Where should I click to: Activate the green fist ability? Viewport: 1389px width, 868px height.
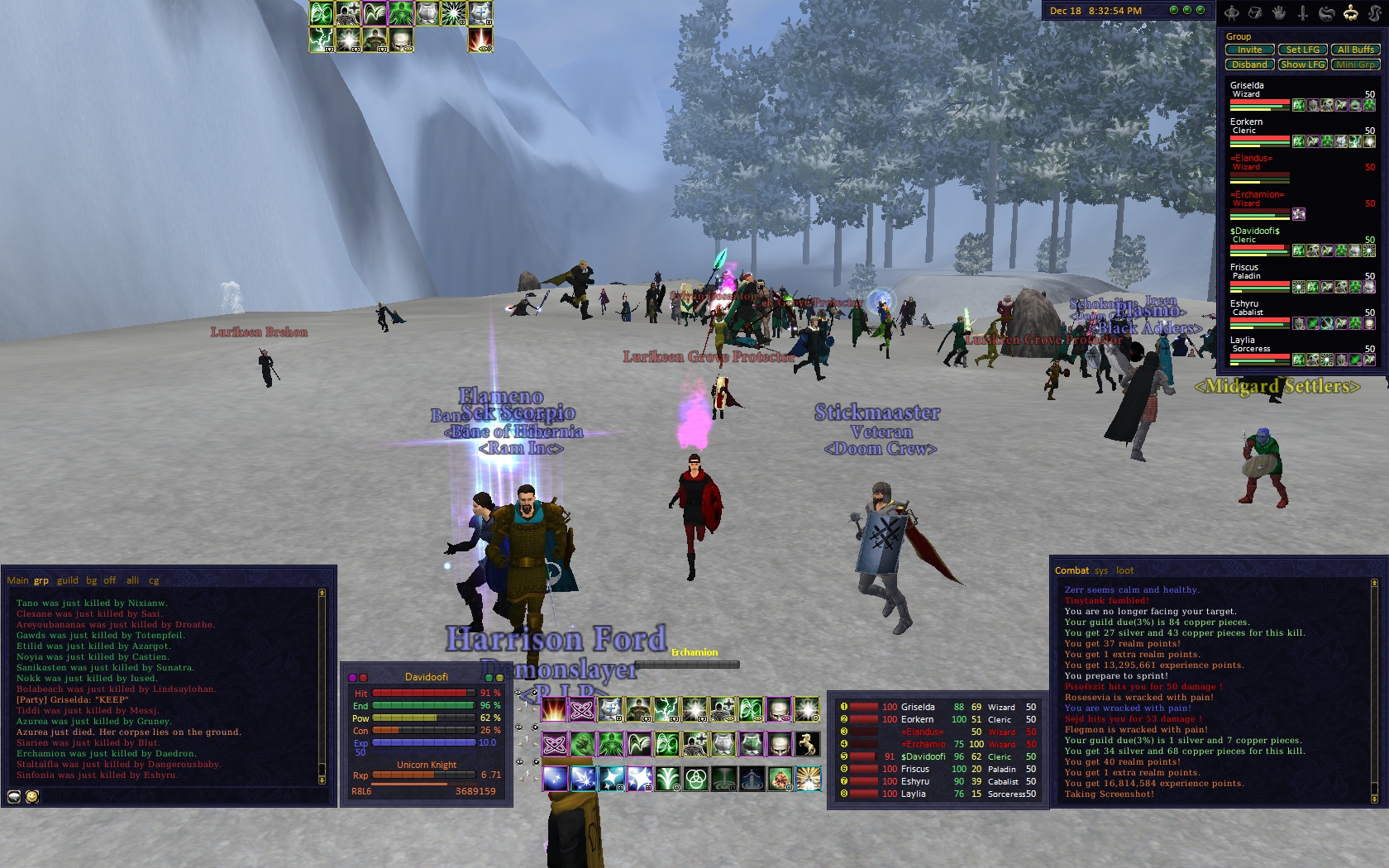pyautogui.click(x=582, y=744)
